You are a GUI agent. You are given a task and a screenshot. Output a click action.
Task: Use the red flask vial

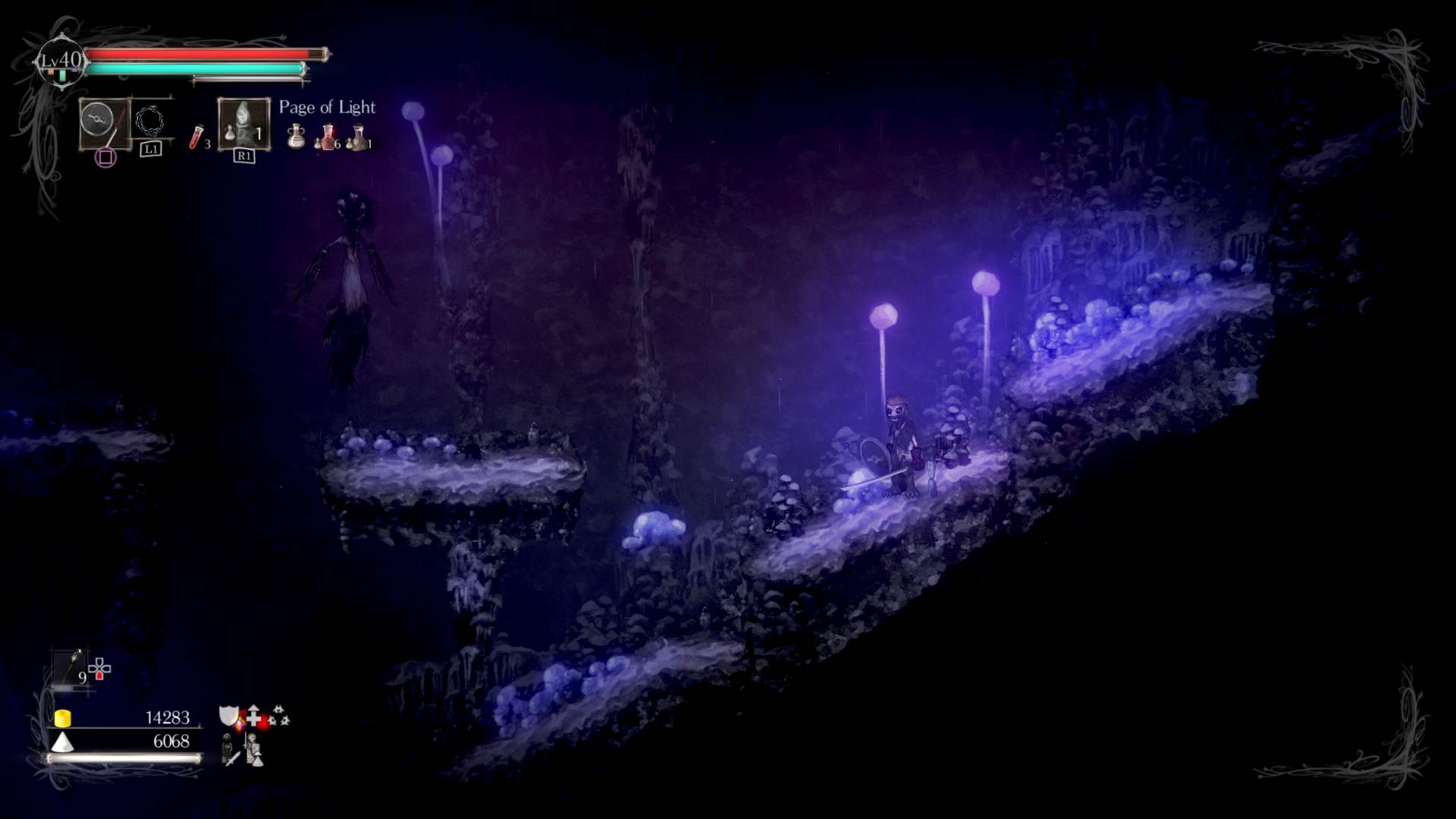click(197, 137)
